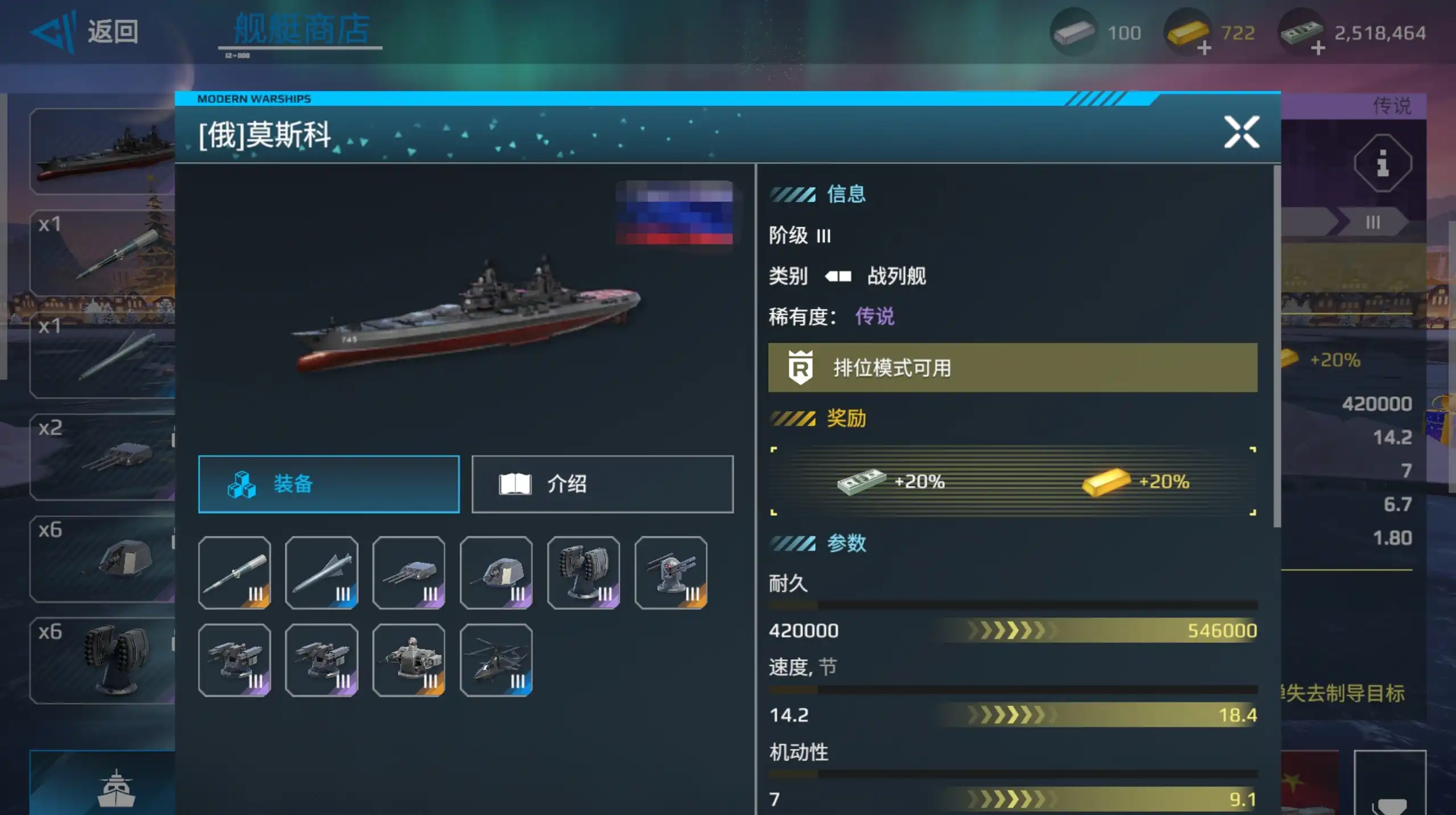This screenshot has width=1456, height=815.
Task: Select the x2 triple cannon side item
Action: click(x=102, y=457)
